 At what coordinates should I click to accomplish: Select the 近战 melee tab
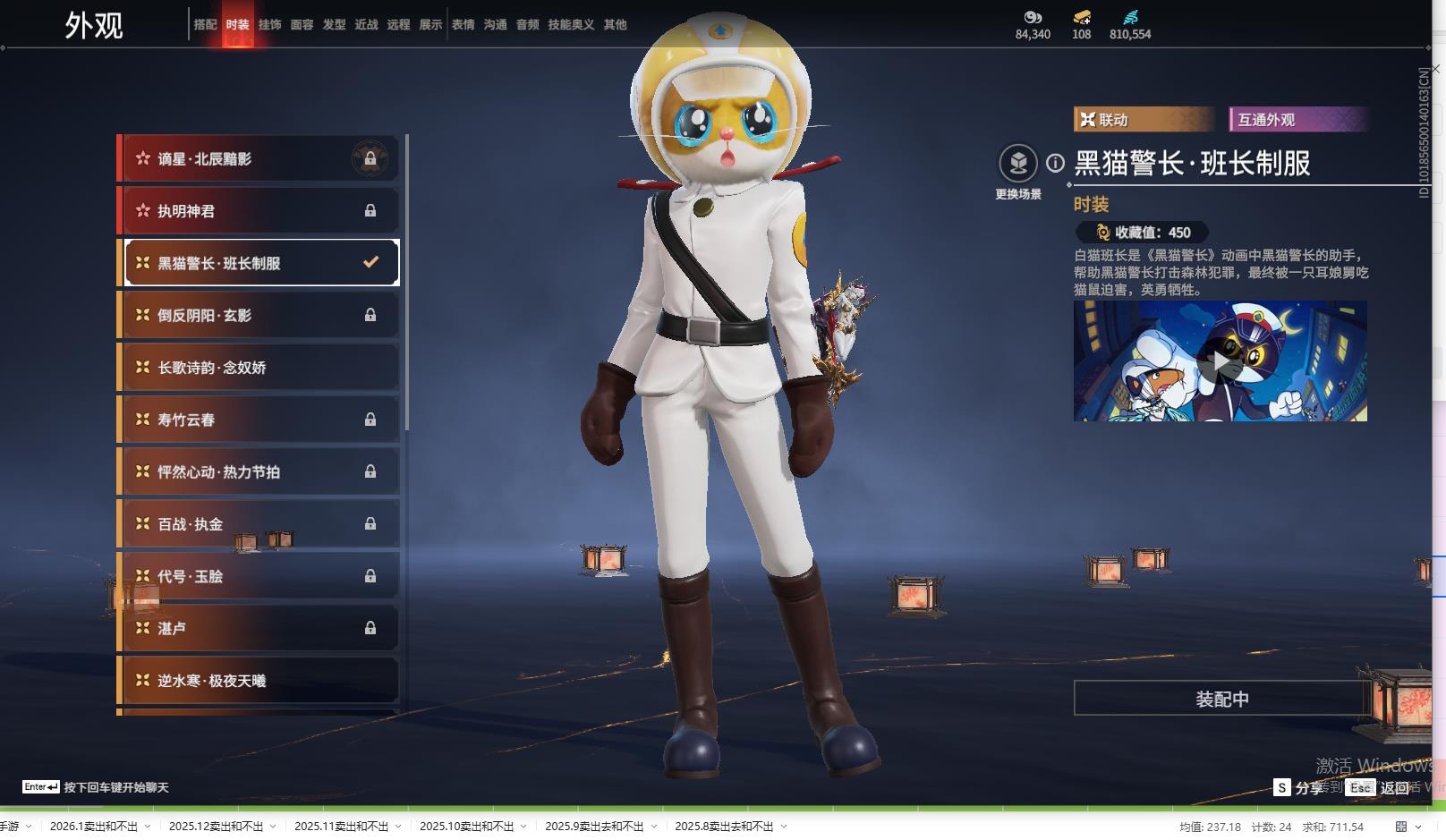pyautogui.click(x=366, y=25)
